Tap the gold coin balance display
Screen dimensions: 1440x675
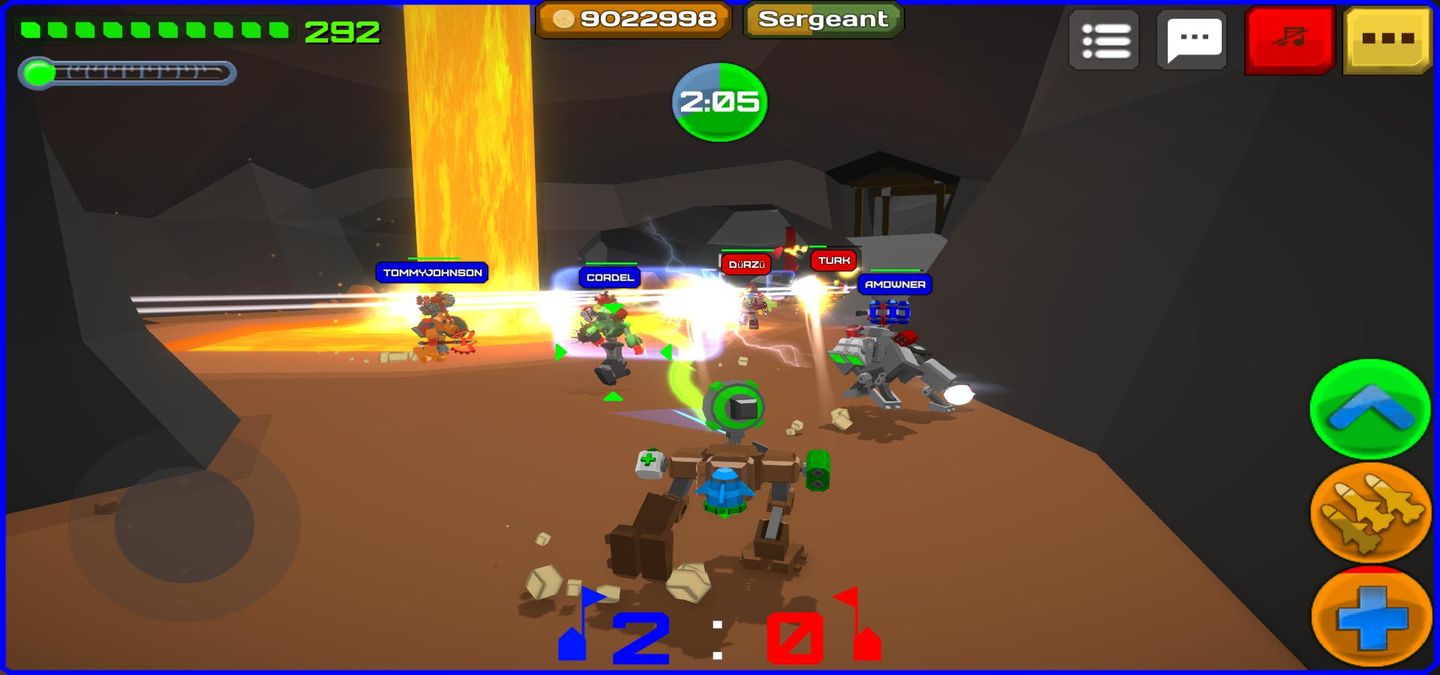click(634, 19)
